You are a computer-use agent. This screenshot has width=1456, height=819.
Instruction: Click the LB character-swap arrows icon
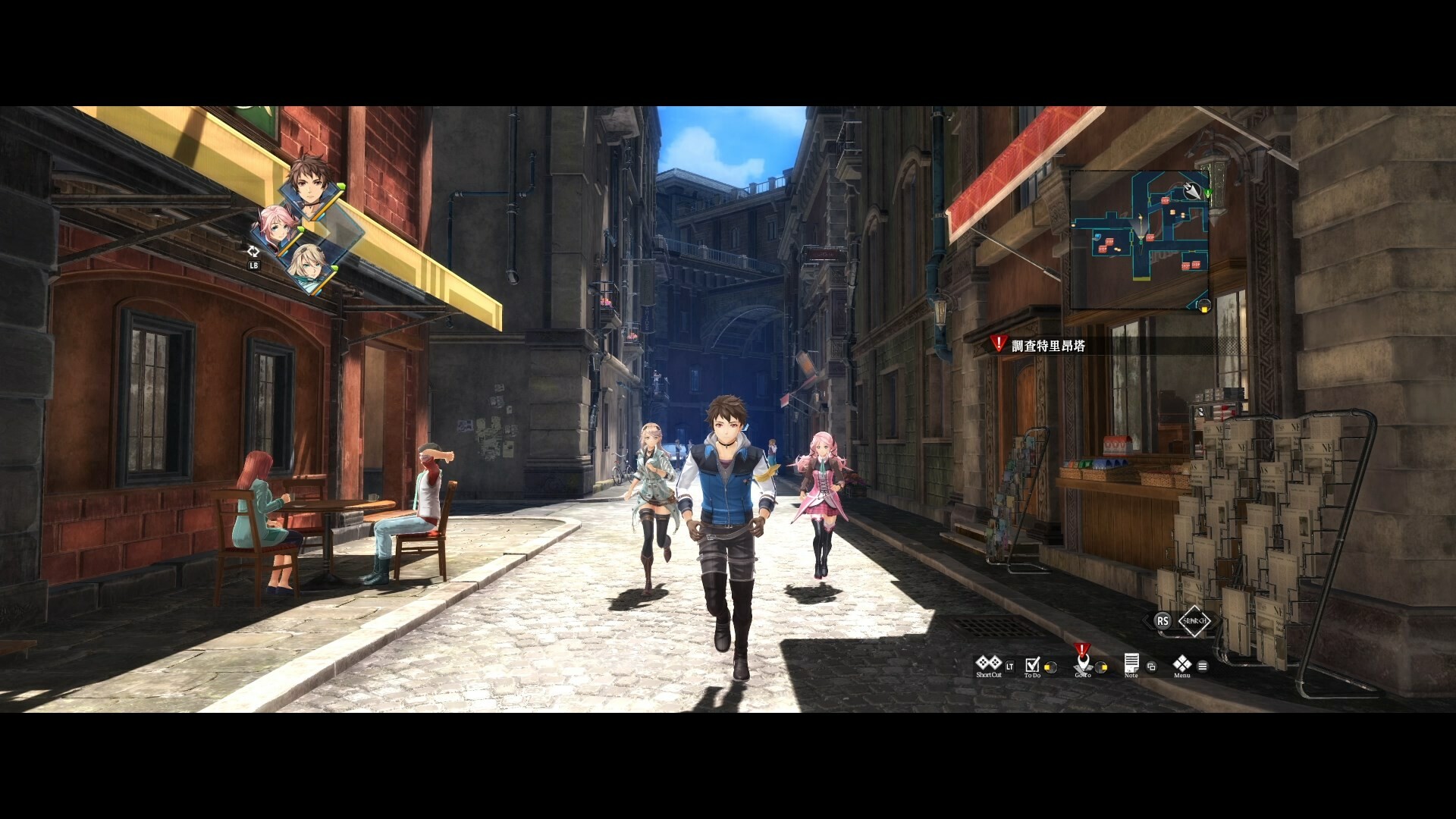point(253,253)
